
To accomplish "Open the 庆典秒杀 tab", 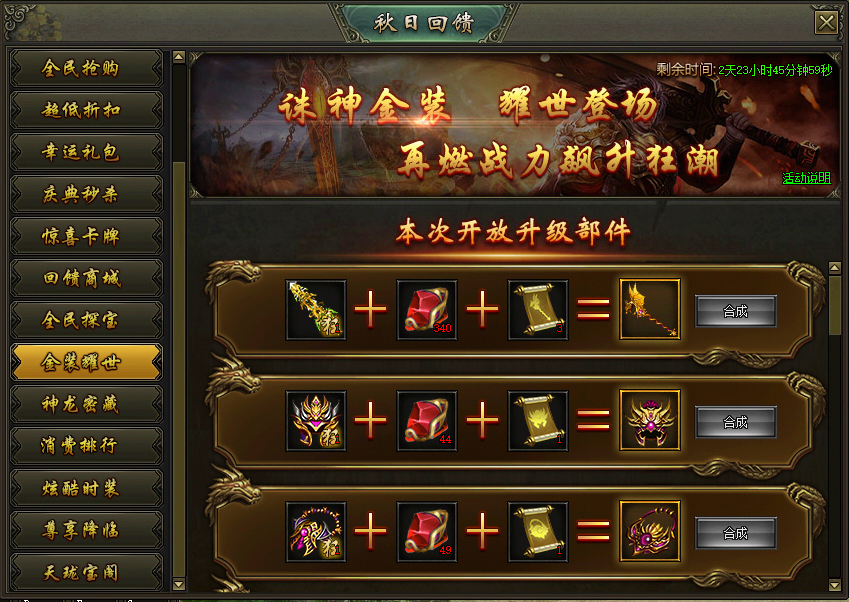I will click(85, 194).
